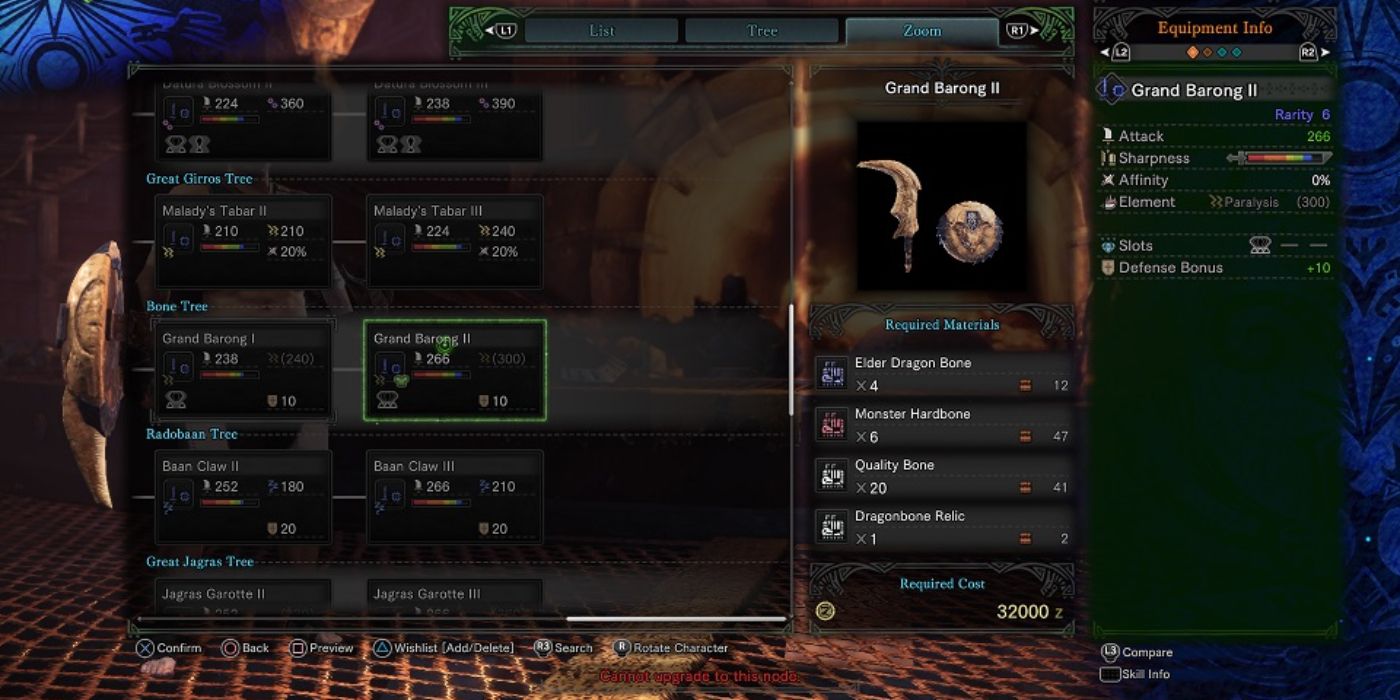Select the Malady's Tabar III node
The image size is (1400, 700).
(x=454, y=241)
